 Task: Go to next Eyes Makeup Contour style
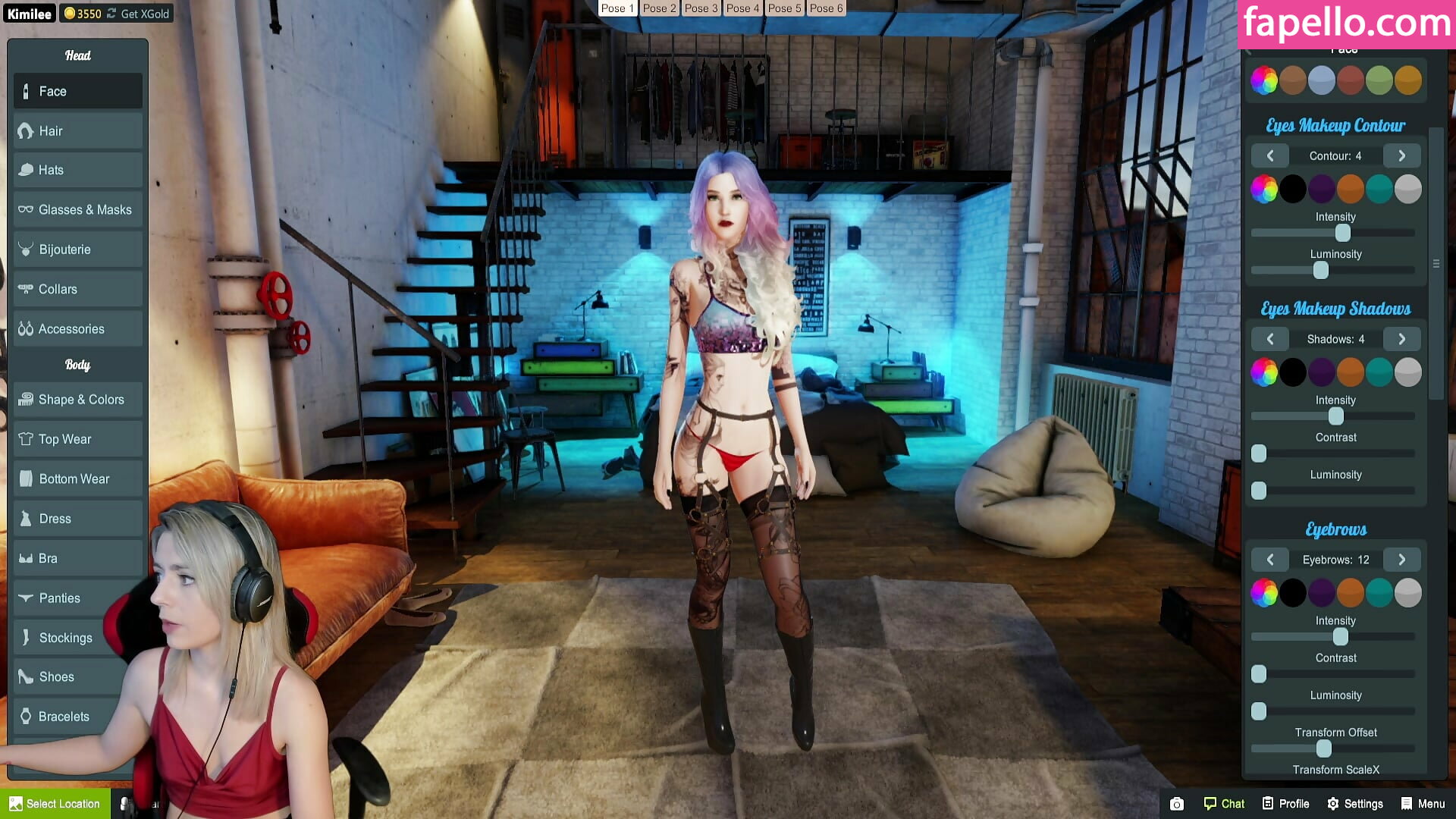1401,156
